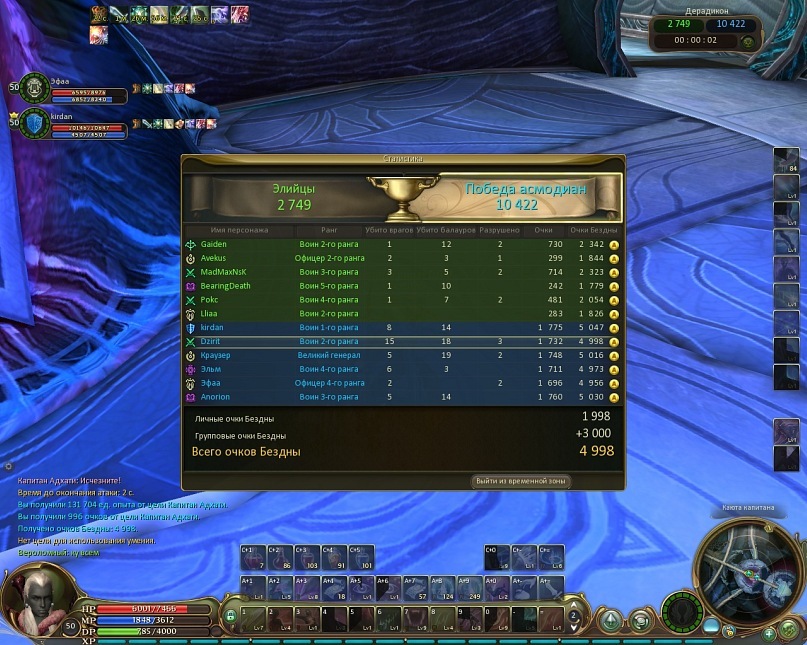The image size is (807, 645).
Task: Sort by the 'Убито врагов' column header
Action: (x=389, y=230)
